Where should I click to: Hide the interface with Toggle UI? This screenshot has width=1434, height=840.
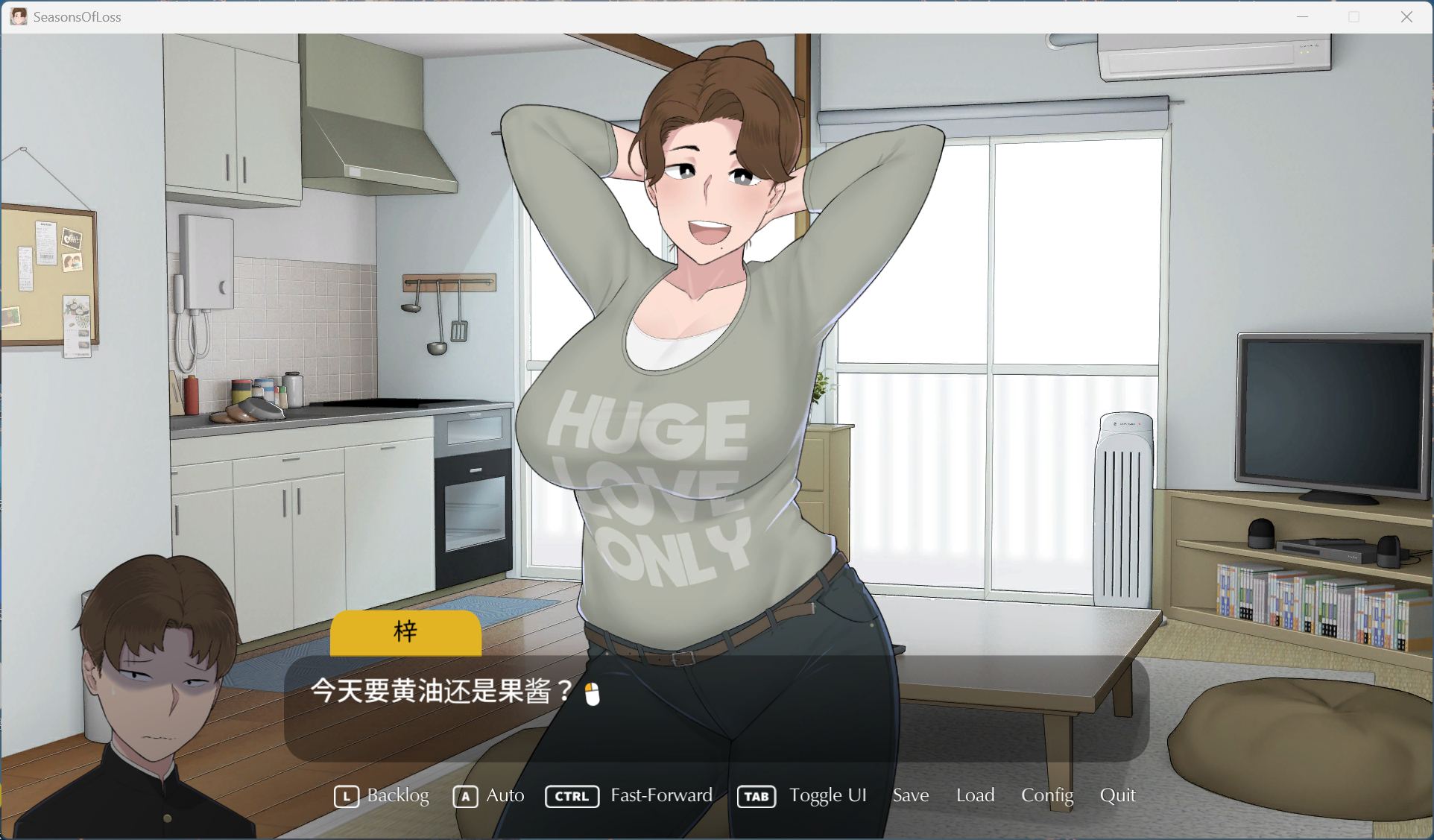tap(827, 796)
